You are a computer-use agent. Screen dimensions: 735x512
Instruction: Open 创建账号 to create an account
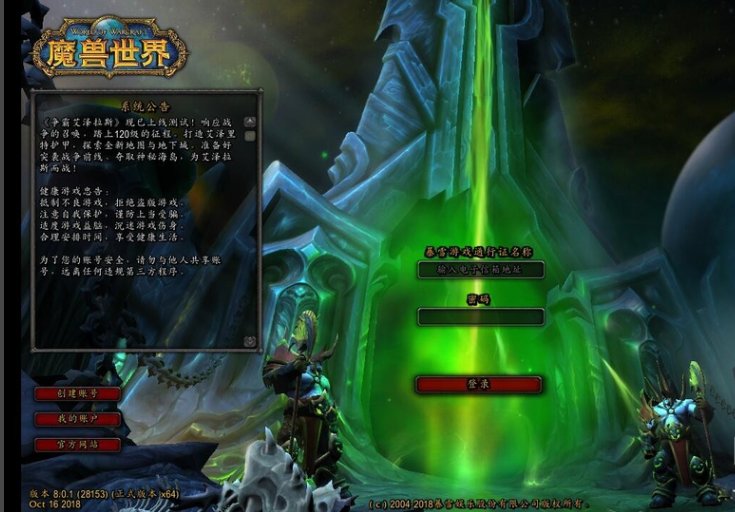tap(77, 394)
